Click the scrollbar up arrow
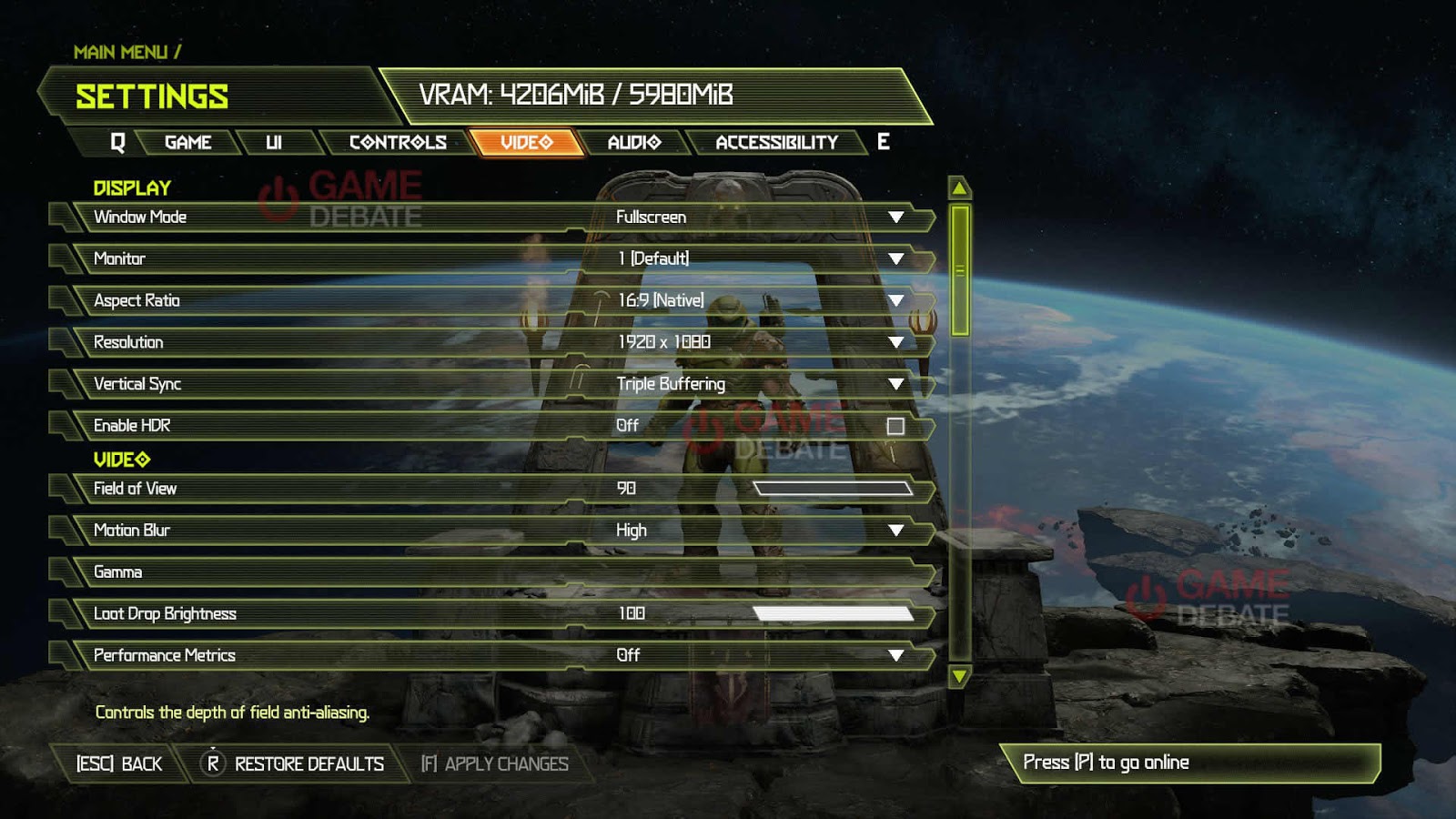Viewport: 1456px width, 819px height. 959,187
